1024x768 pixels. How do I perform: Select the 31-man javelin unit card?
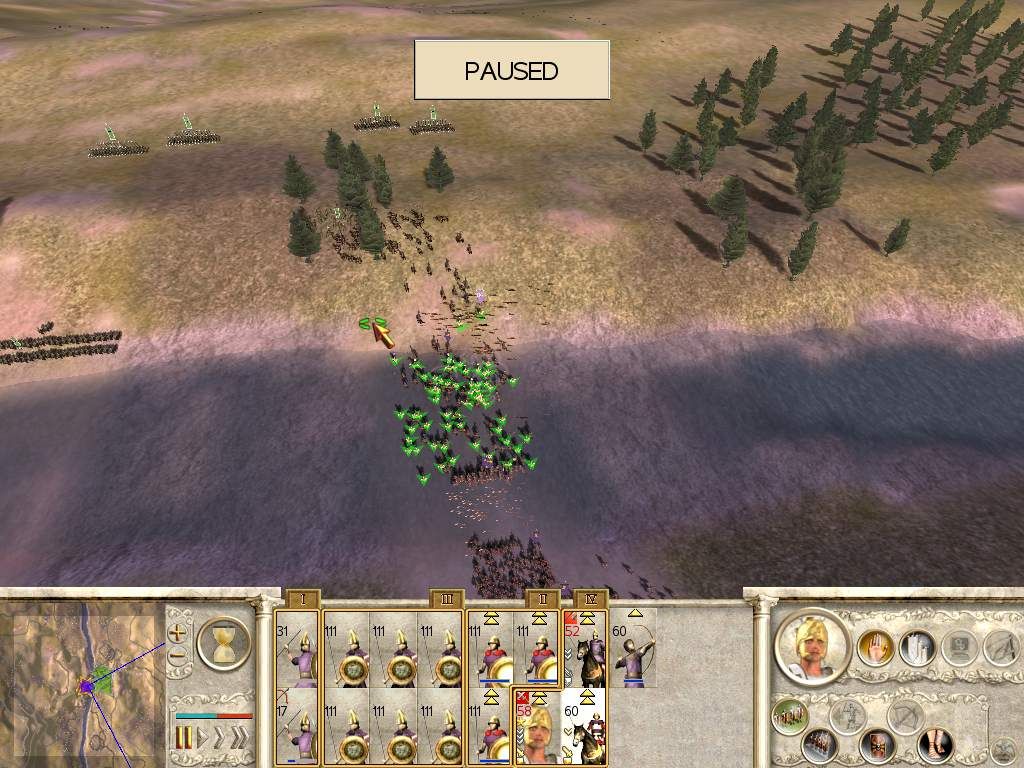298,649
